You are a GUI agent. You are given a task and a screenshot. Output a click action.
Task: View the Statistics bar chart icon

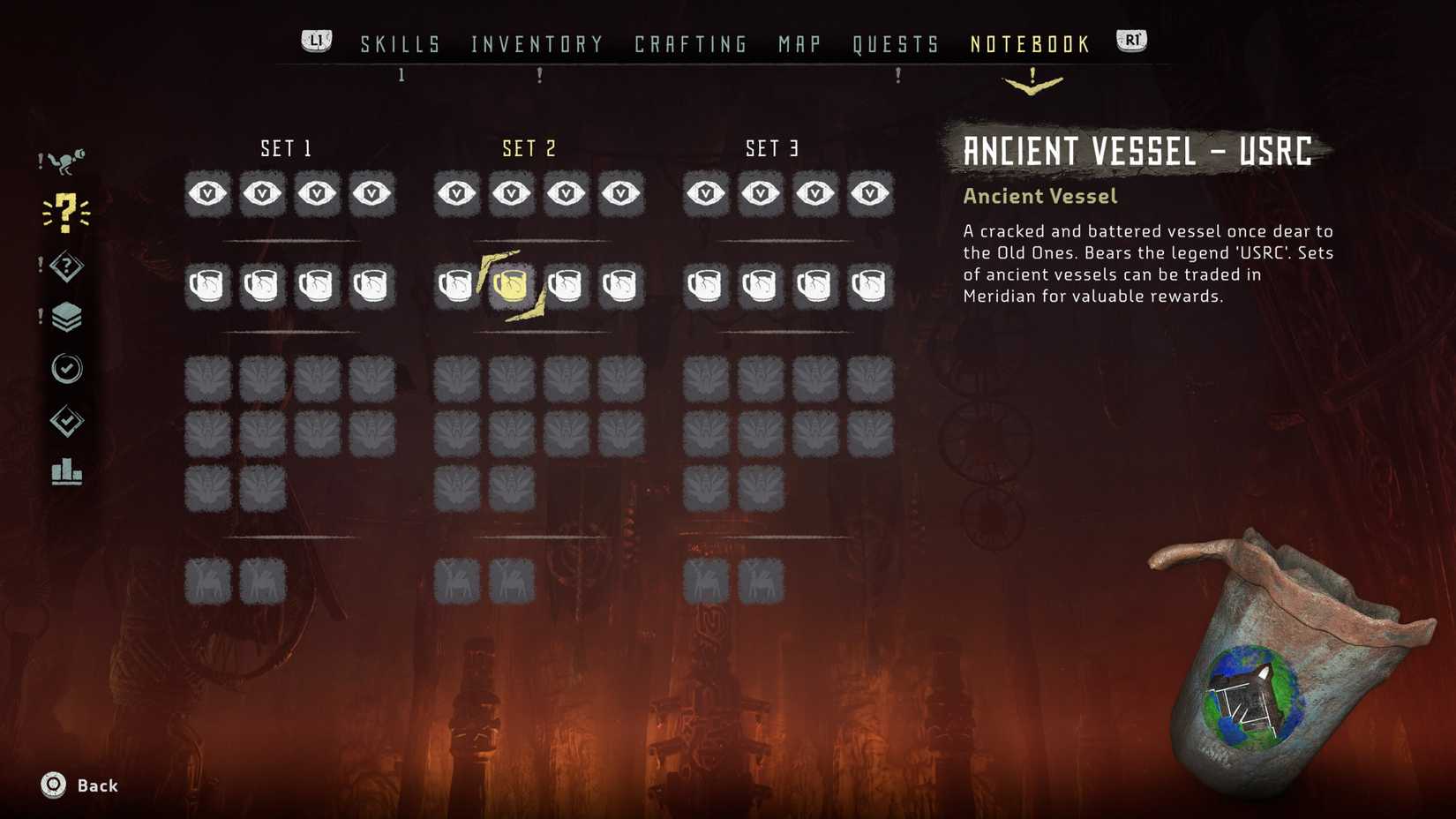tap(67, 474)
